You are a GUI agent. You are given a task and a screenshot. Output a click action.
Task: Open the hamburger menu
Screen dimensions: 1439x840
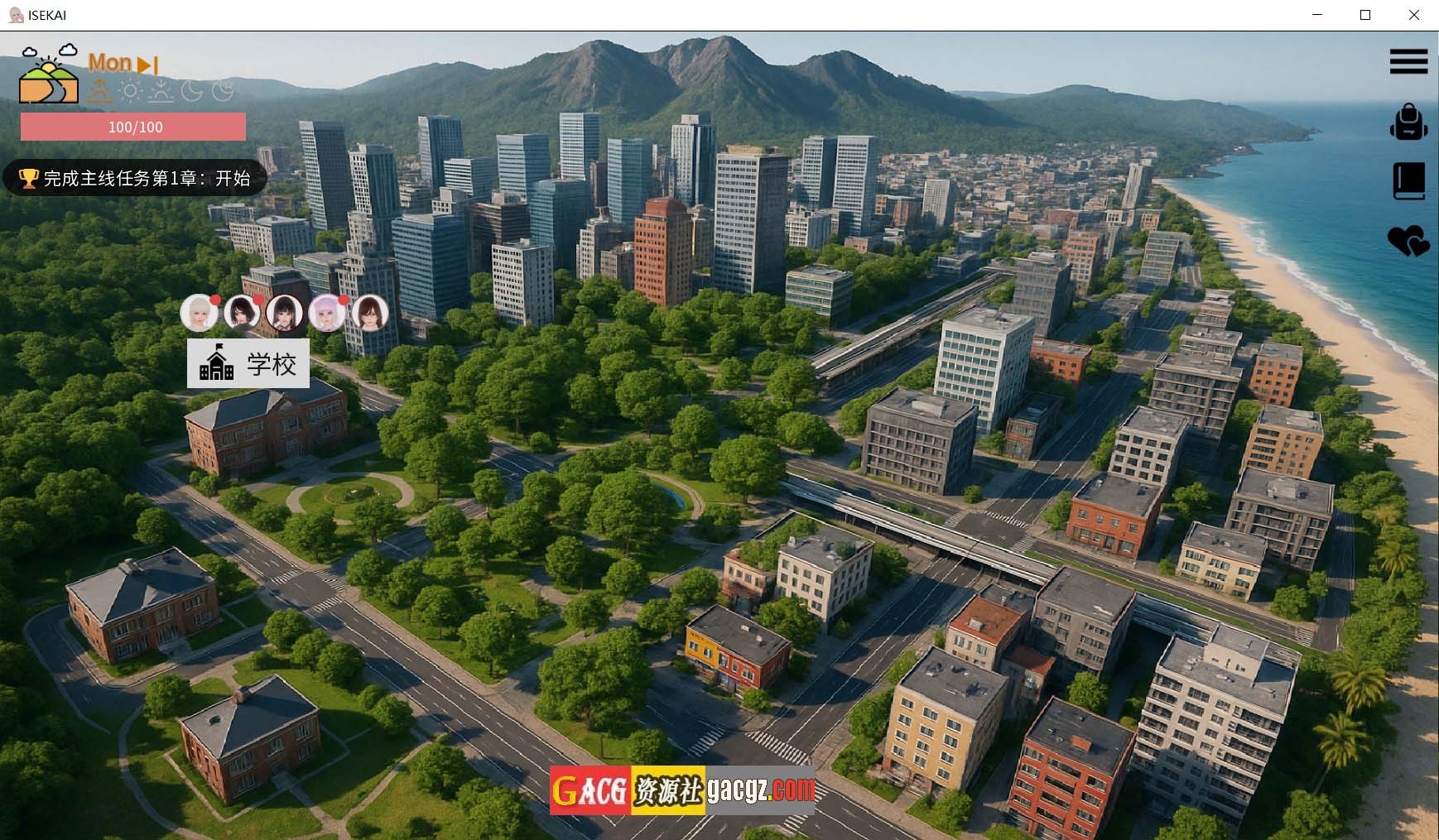pyautogui.click(x=1408, y=61)
